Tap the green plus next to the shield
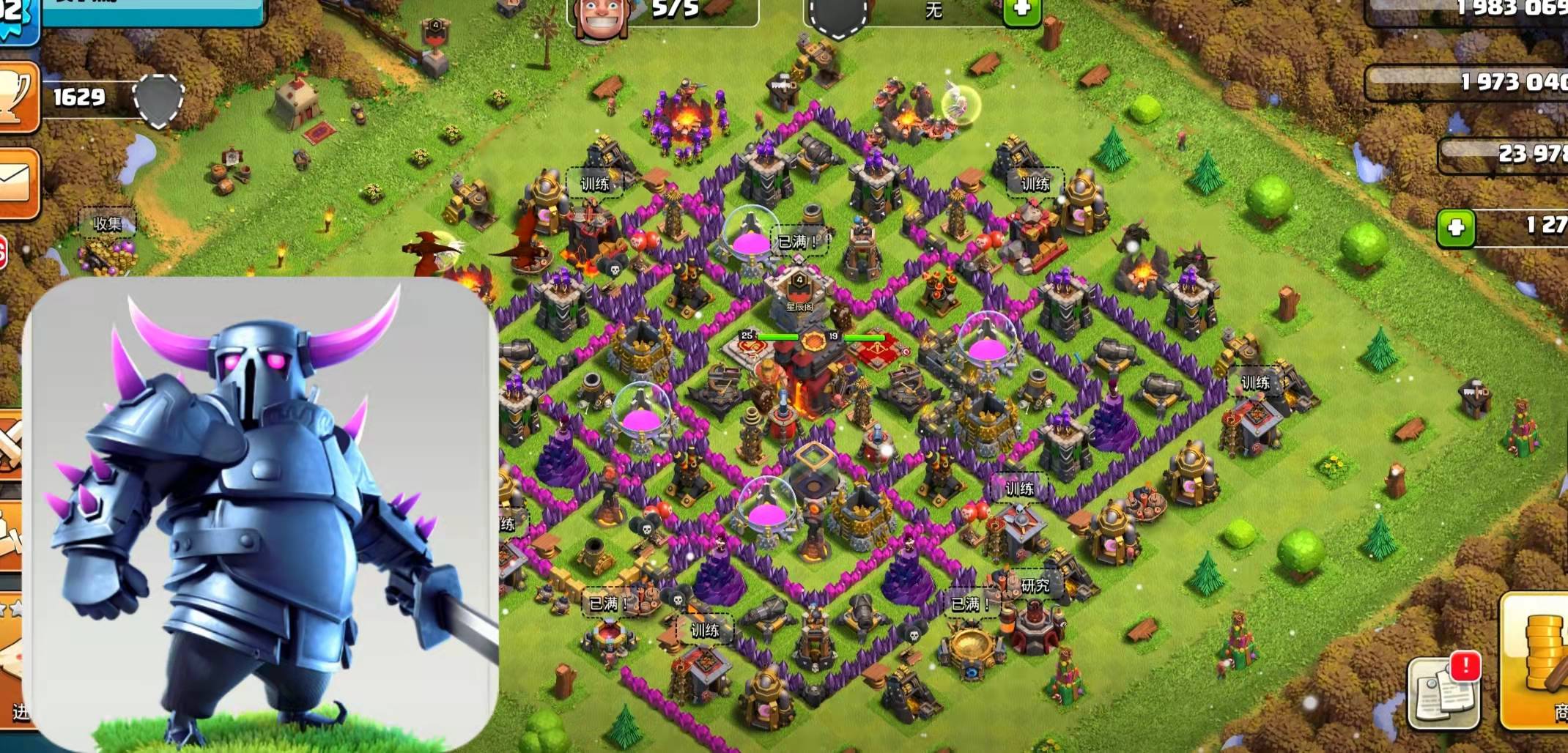 pos(1021,10)
